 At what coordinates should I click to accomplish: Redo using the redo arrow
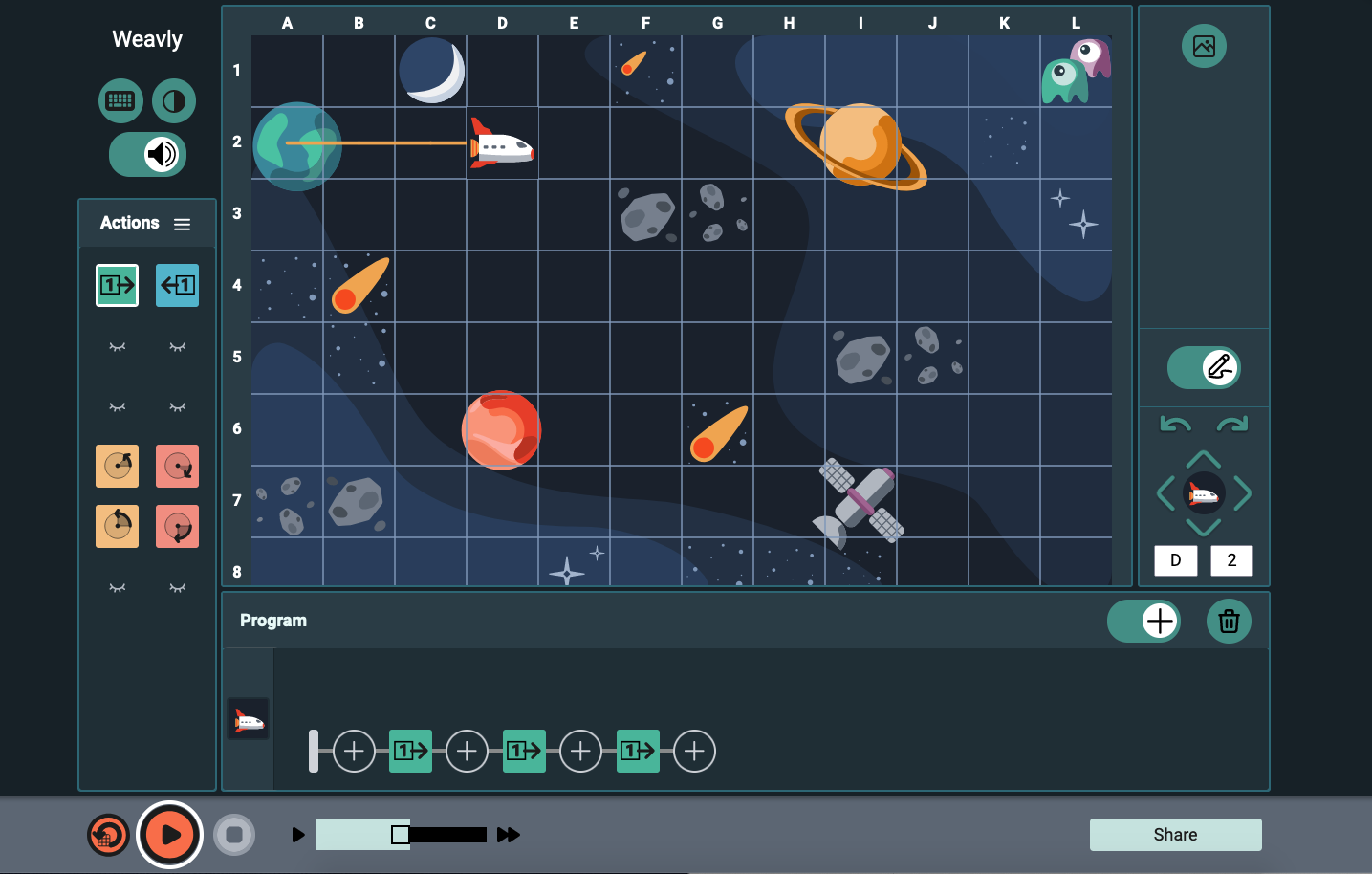point(1231,423)
